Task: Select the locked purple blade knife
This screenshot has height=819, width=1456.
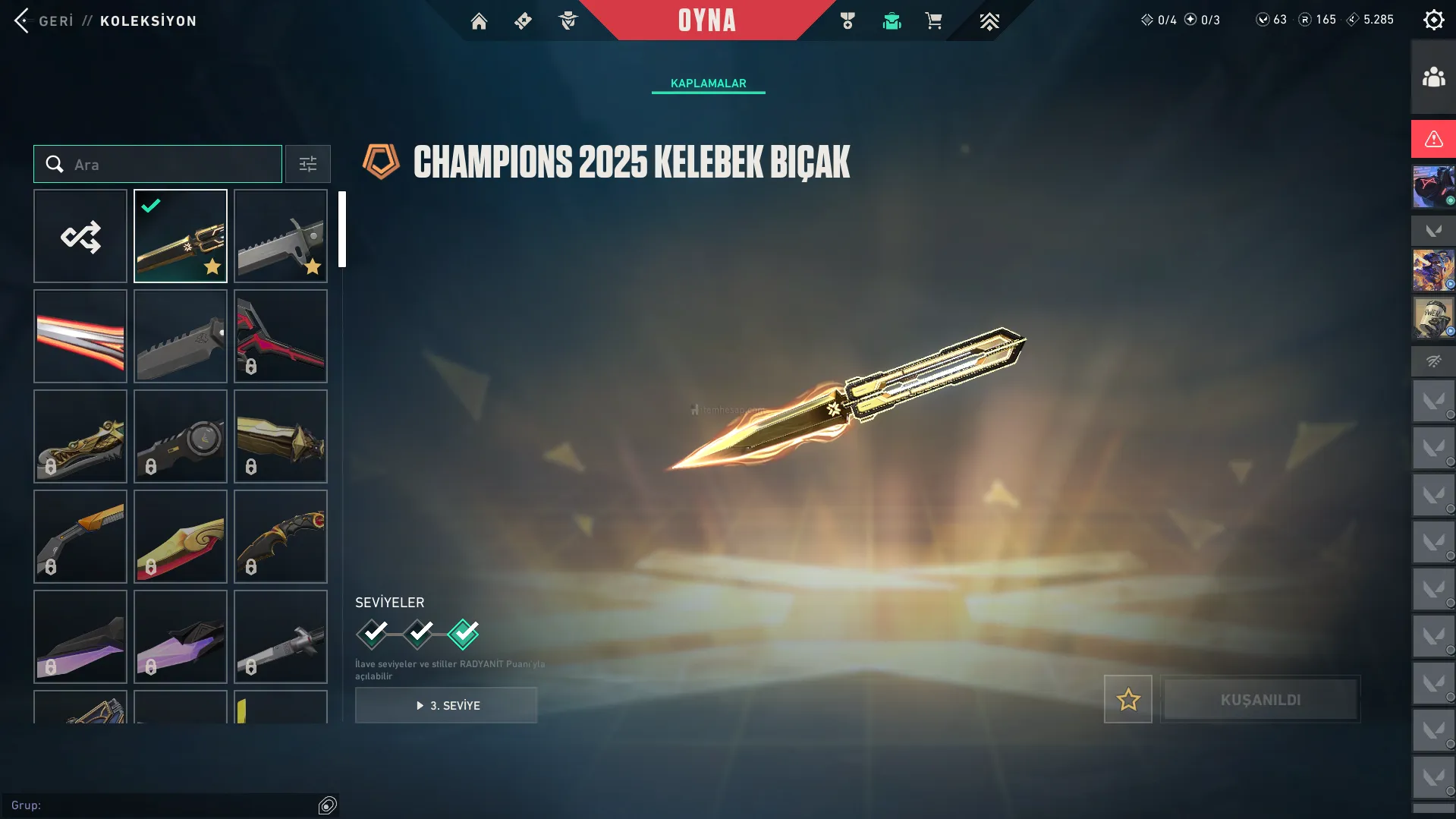Action: coord(80,637)
